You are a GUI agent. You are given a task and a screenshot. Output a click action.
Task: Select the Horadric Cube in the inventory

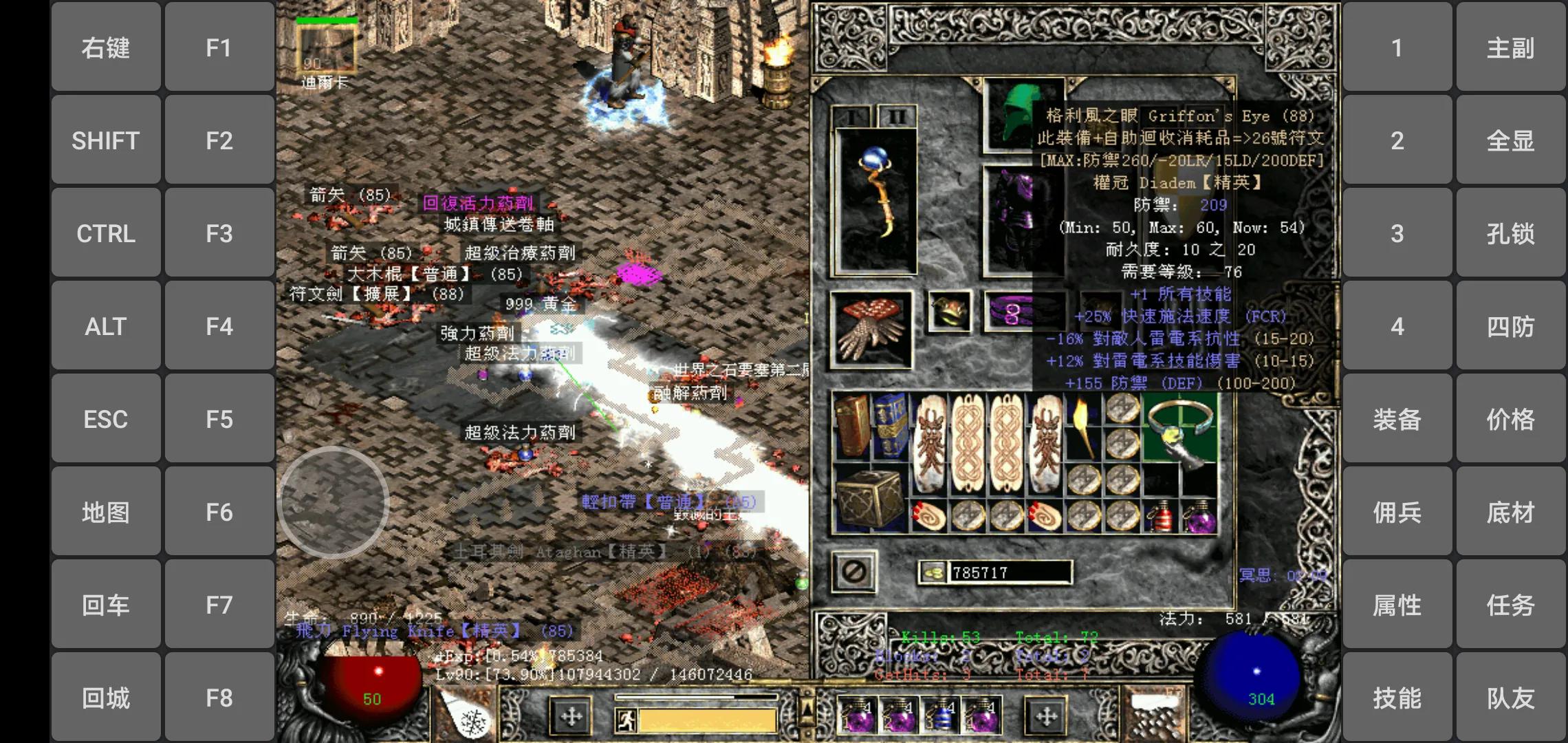pos(869,500)
